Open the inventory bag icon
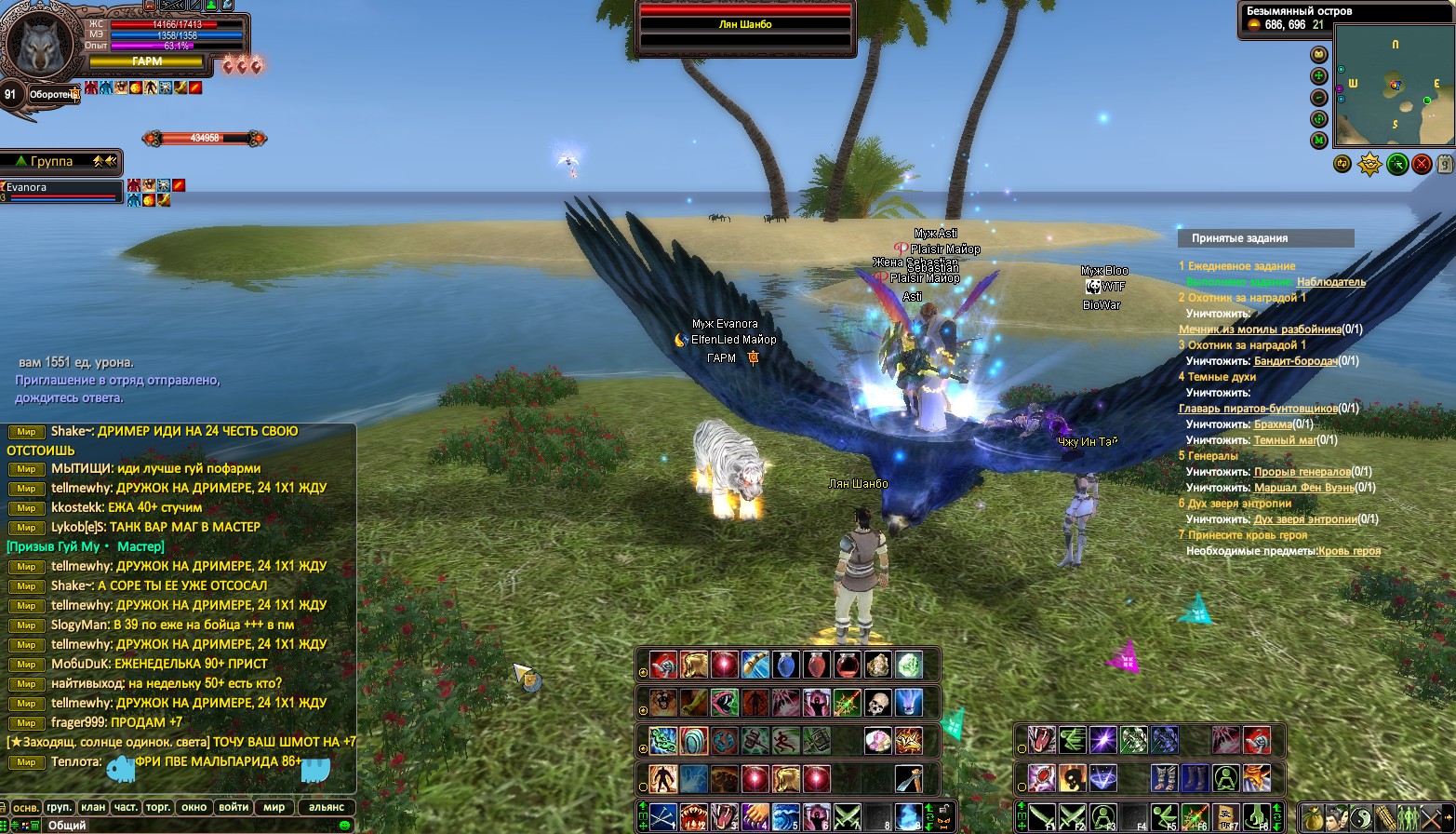This screenshot has height=834, width=1456. (1312, 817)
